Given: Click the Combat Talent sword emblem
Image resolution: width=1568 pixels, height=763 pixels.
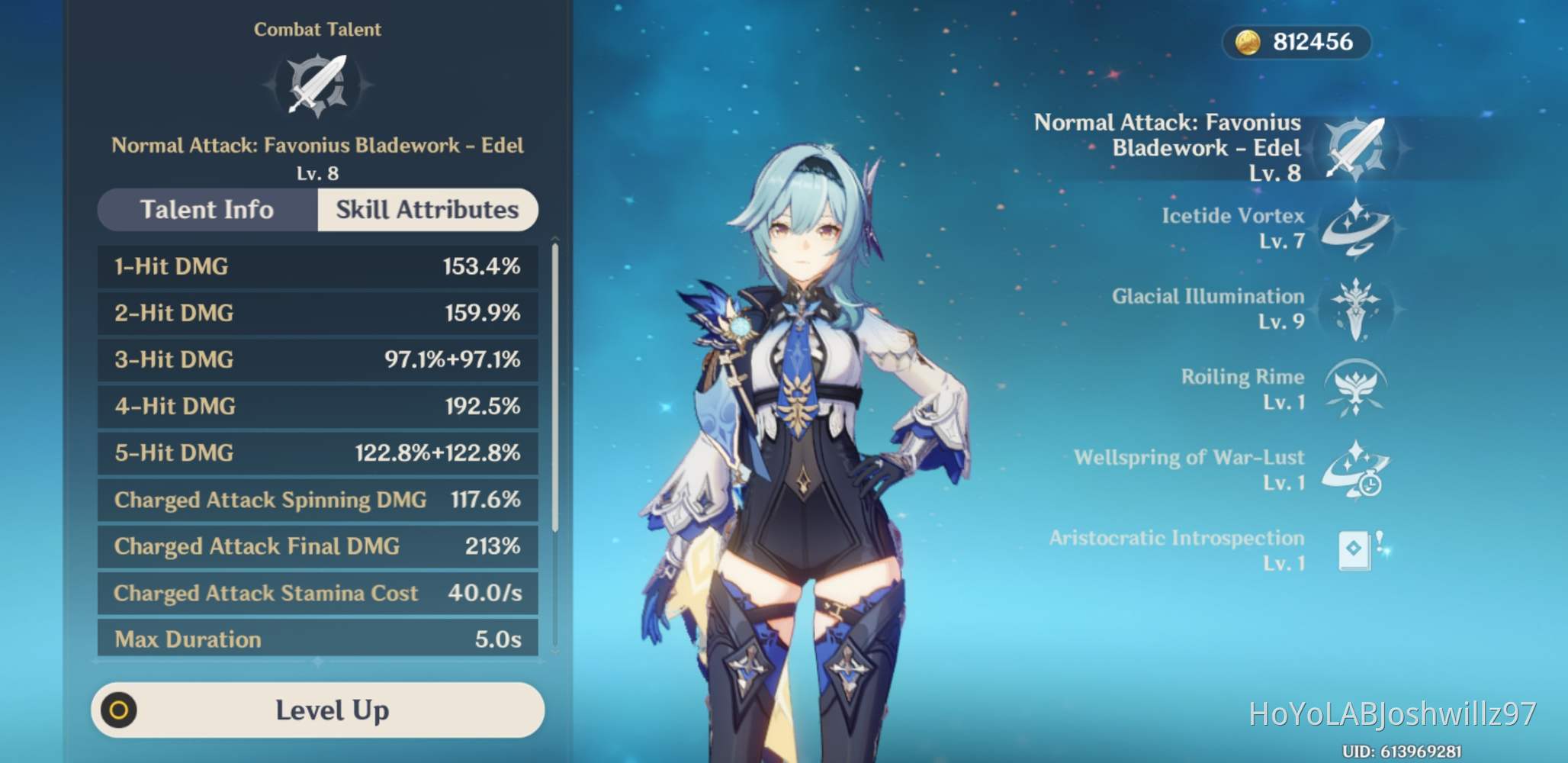Looking at the screenshot, I should point(317,84).
